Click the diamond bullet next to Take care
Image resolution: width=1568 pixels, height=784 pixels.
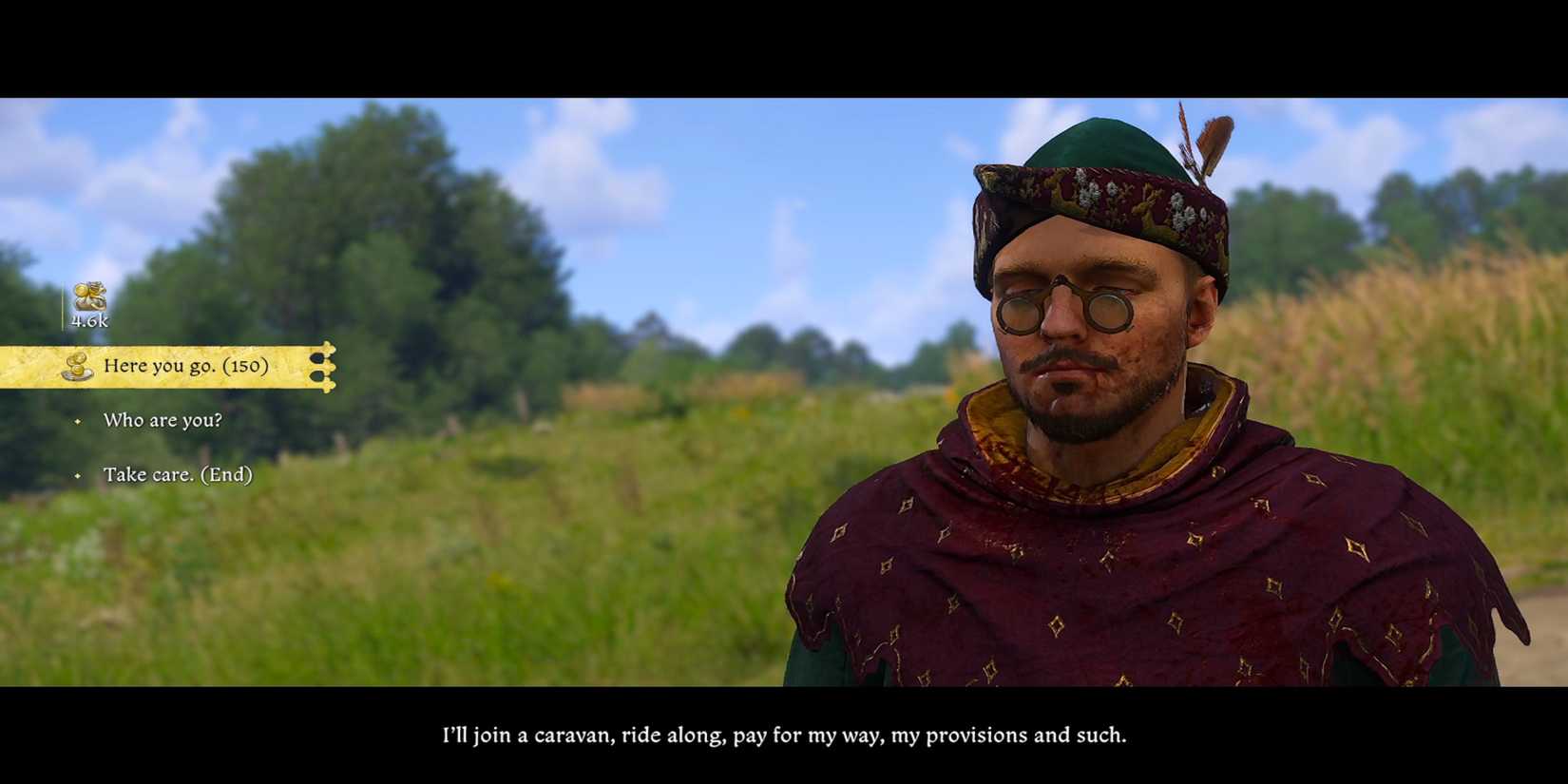[x=80, y=474]
